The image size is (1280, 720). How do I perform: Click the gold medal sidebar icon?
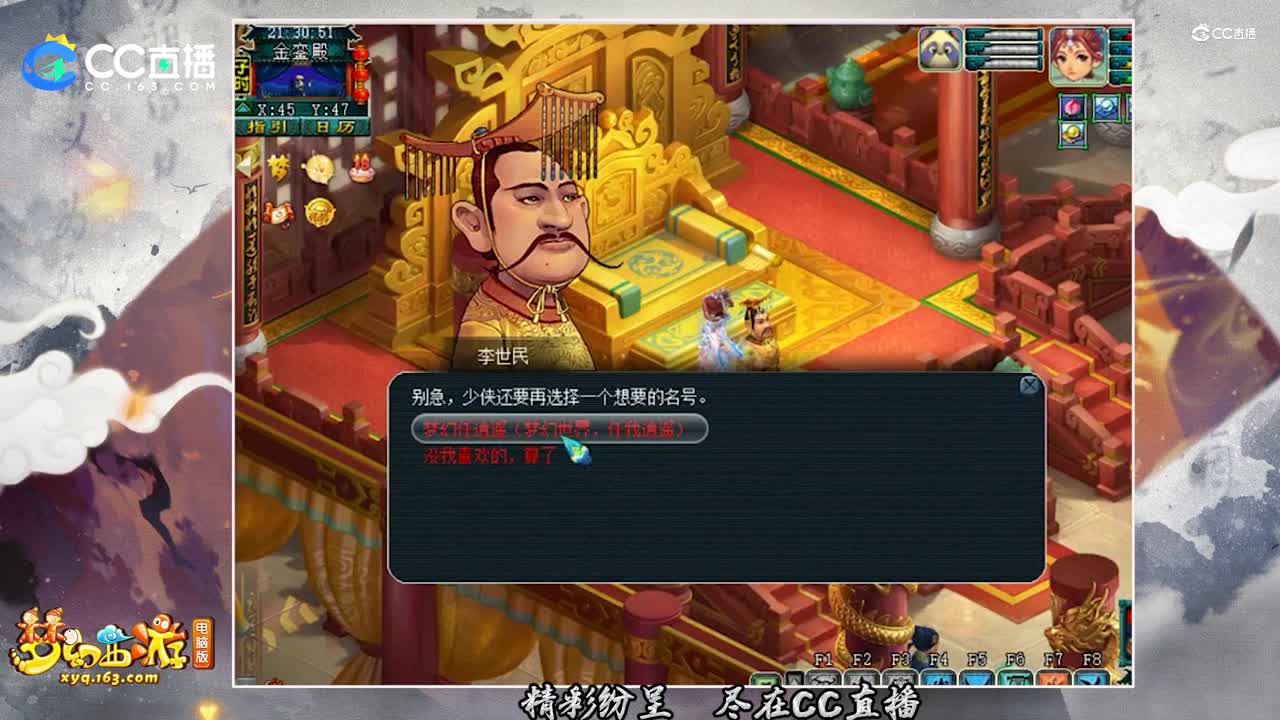point(319,212)
